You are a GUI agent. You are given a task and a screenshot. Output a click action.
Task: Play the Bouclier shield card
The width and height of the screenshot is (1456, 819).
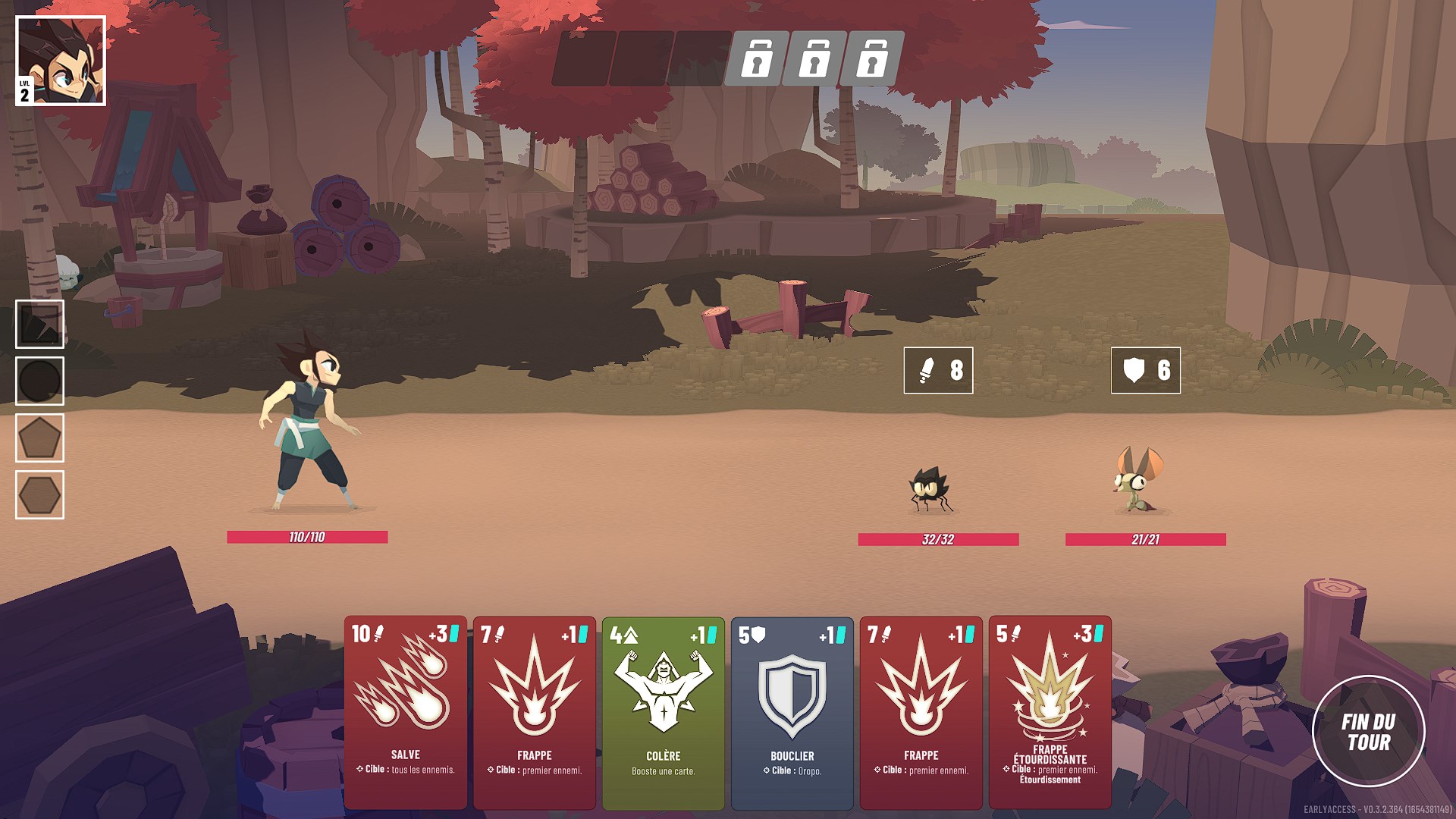pos(792,711)
